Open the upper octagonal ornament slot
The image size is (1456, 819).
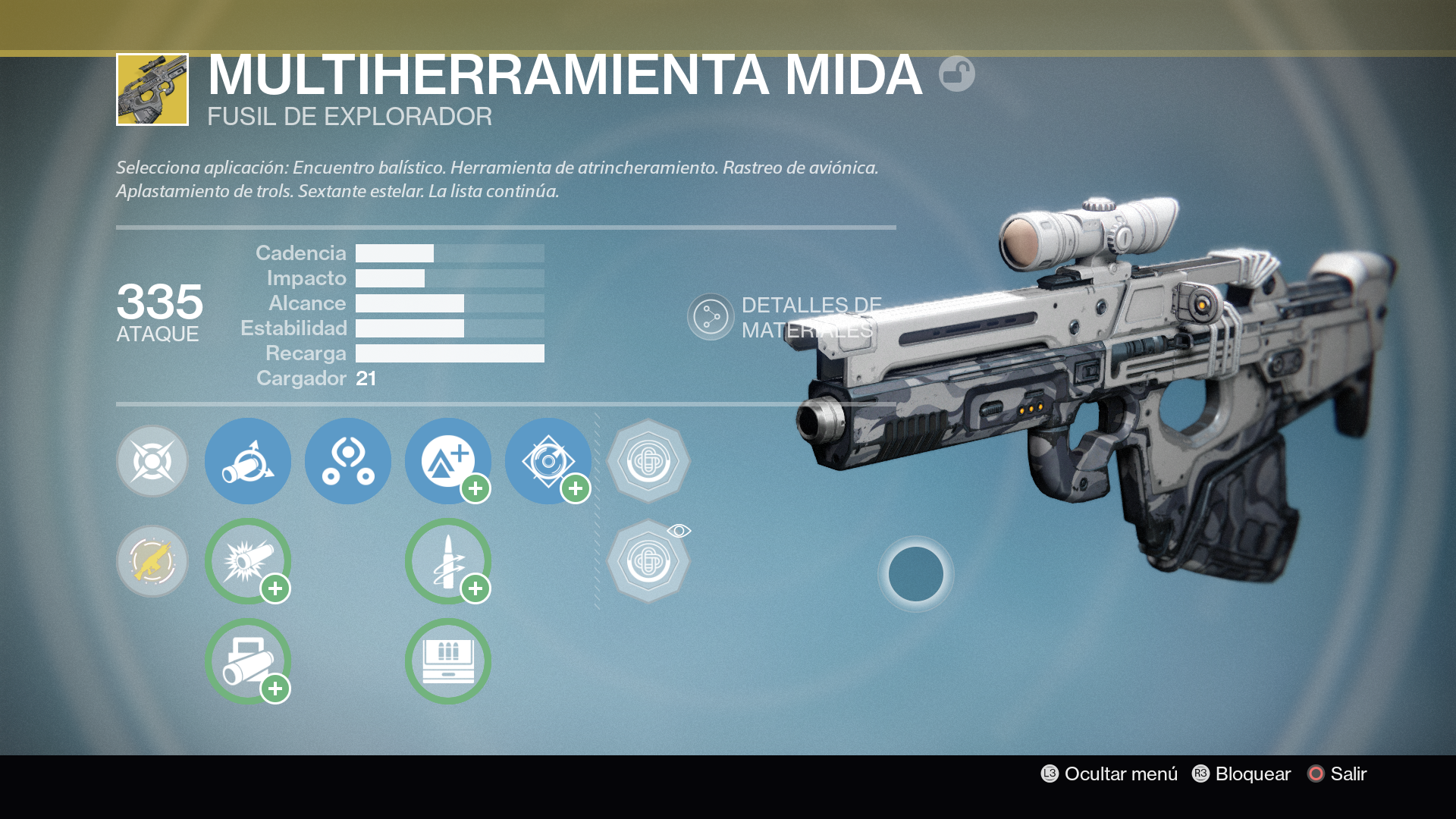pyautogui.click(x=648, y=461)
